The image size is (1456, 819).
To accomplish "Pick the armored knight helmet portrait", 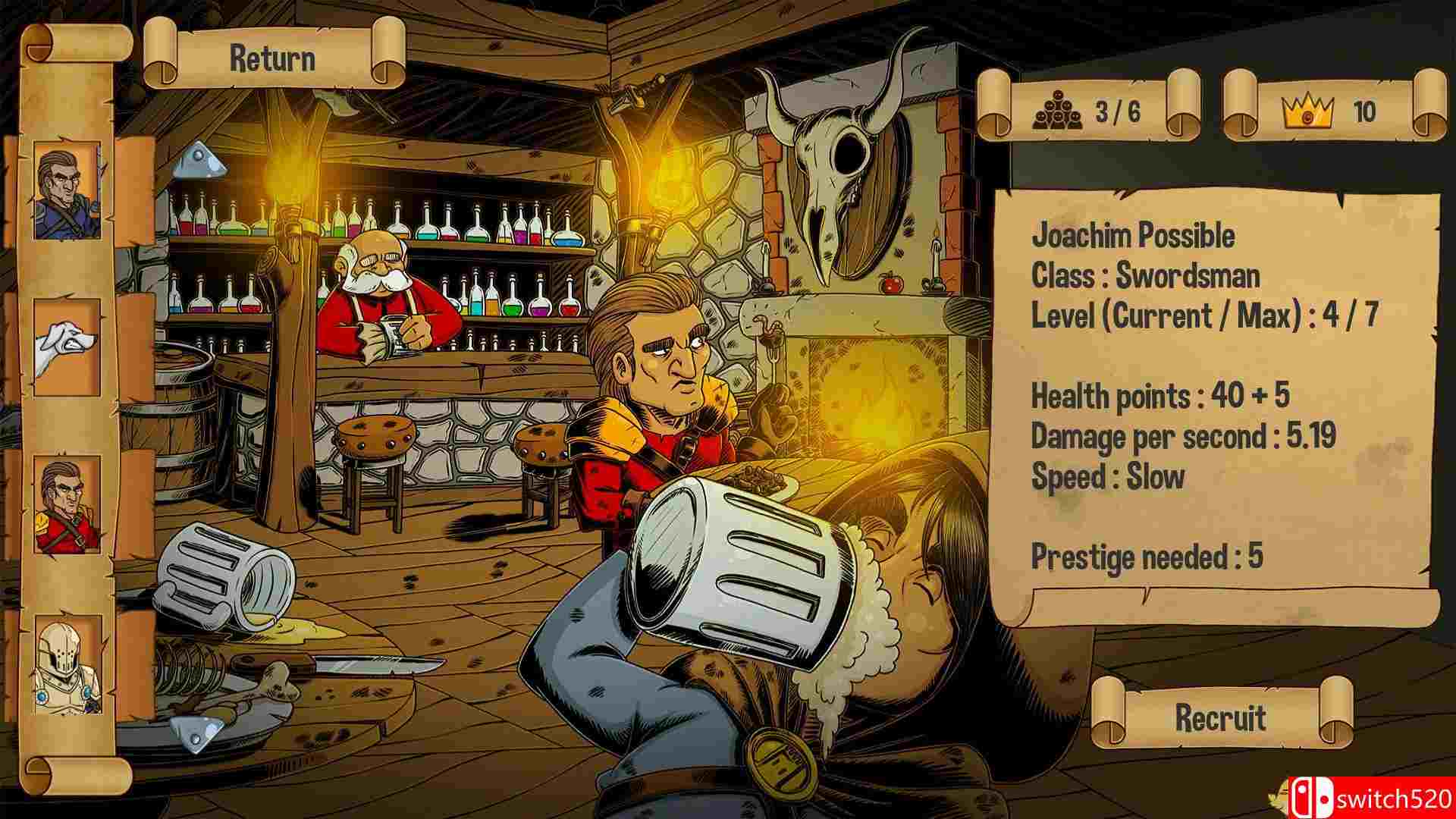I will coord(67,664).
